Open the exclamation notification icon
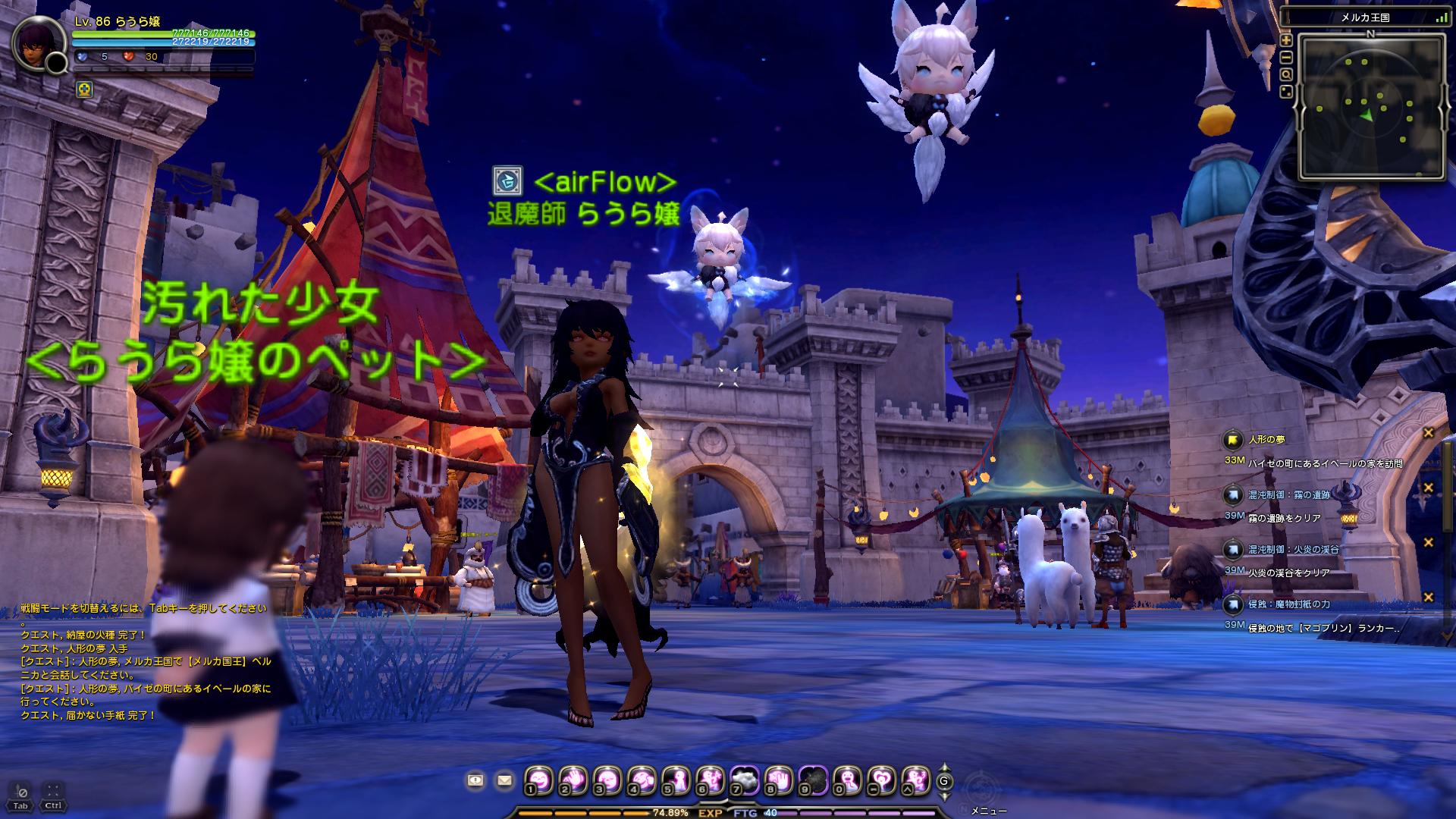 point(475,780)
